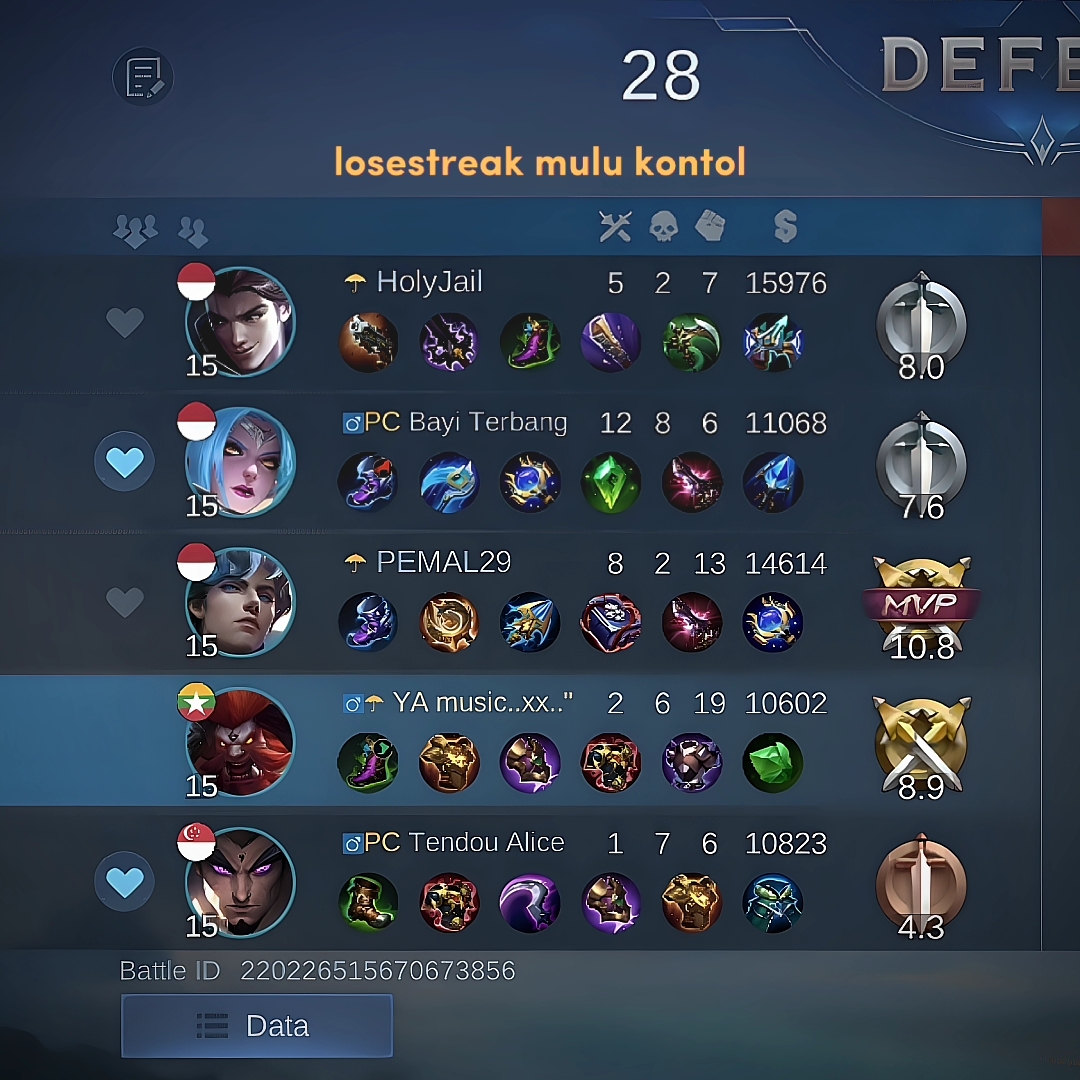Open the Data statistics view
The image size is (1080, 1080).
[256, 1026]
